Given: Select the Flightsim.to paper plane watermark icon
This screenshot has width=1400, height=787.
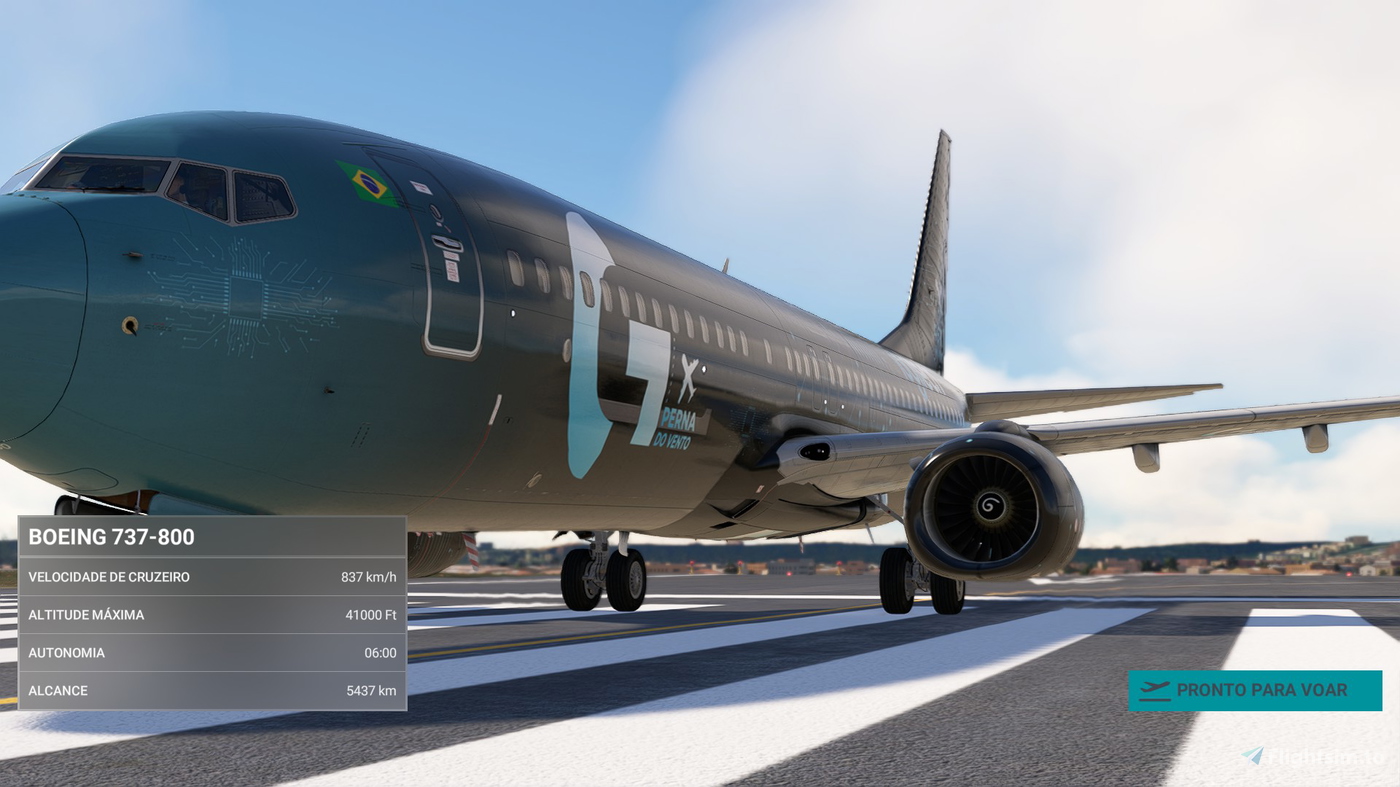Looking at the screenshot, I should tap(1253, 755).
